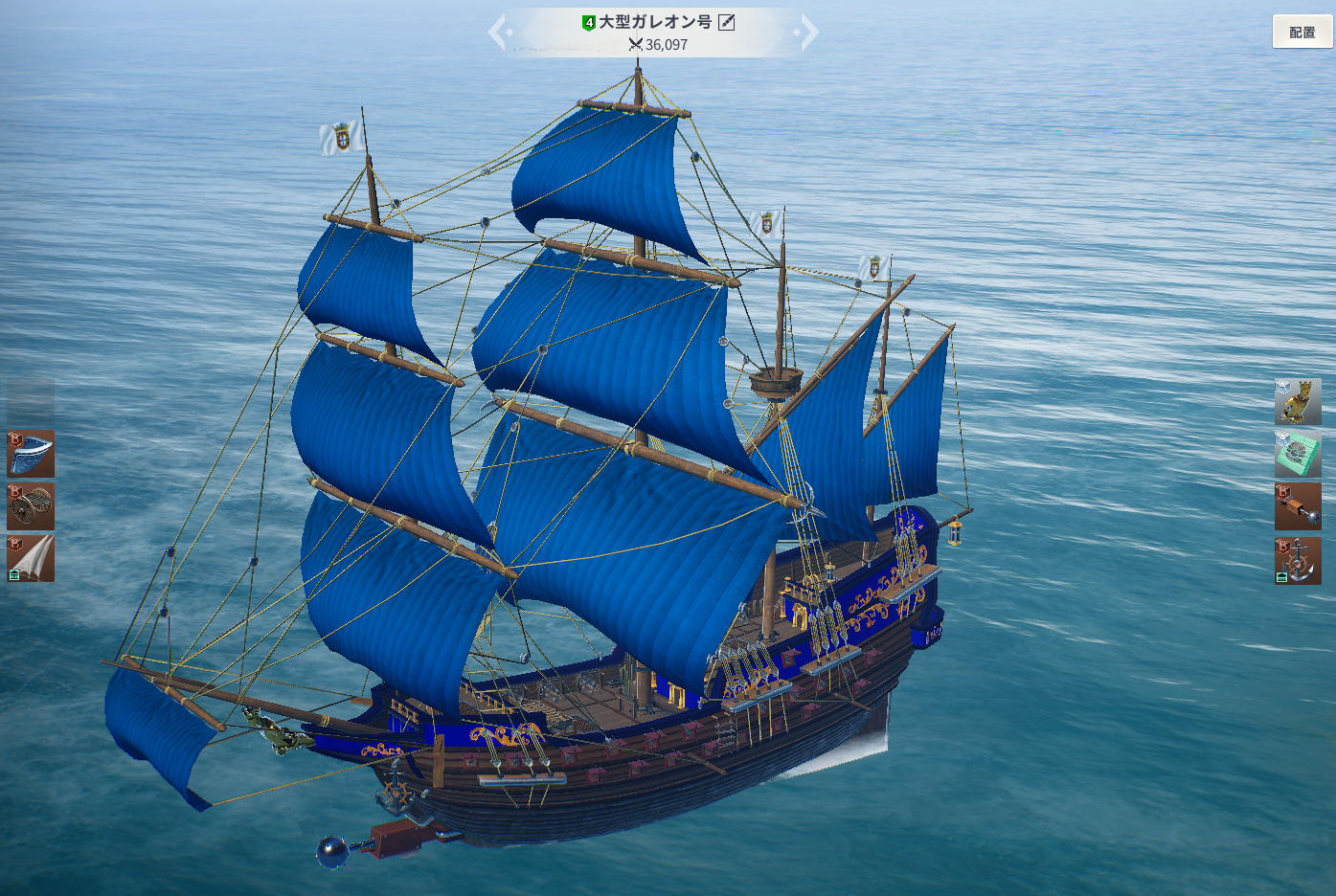The width and height of the screenshot is (1336, 896).
Task: Open the cannon equipment slot
Action: coord(31,505)
